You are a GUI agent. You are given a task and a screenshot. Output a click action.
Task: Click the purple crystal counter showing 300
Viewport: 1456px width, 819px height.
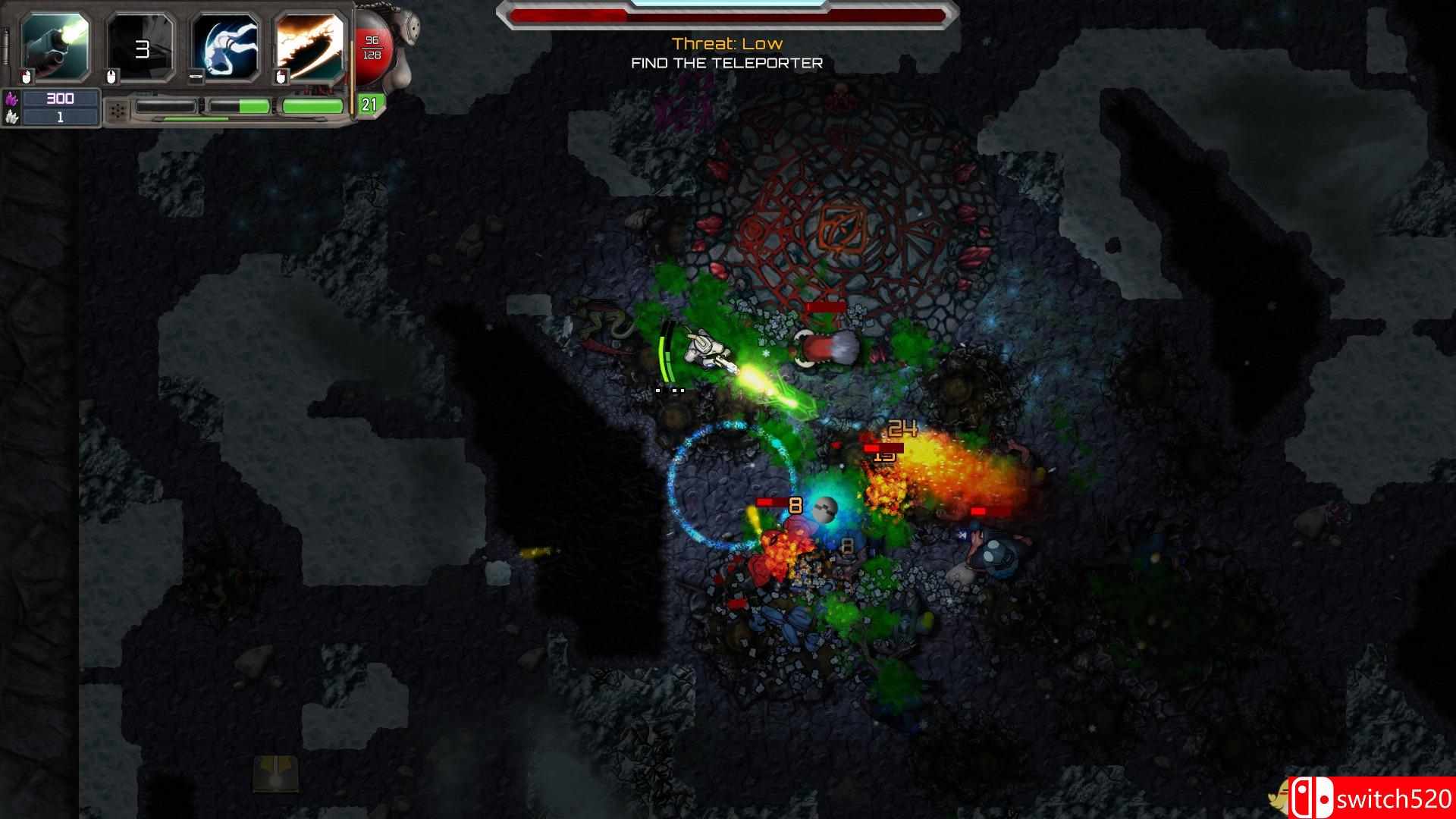[x=61, y=99]
